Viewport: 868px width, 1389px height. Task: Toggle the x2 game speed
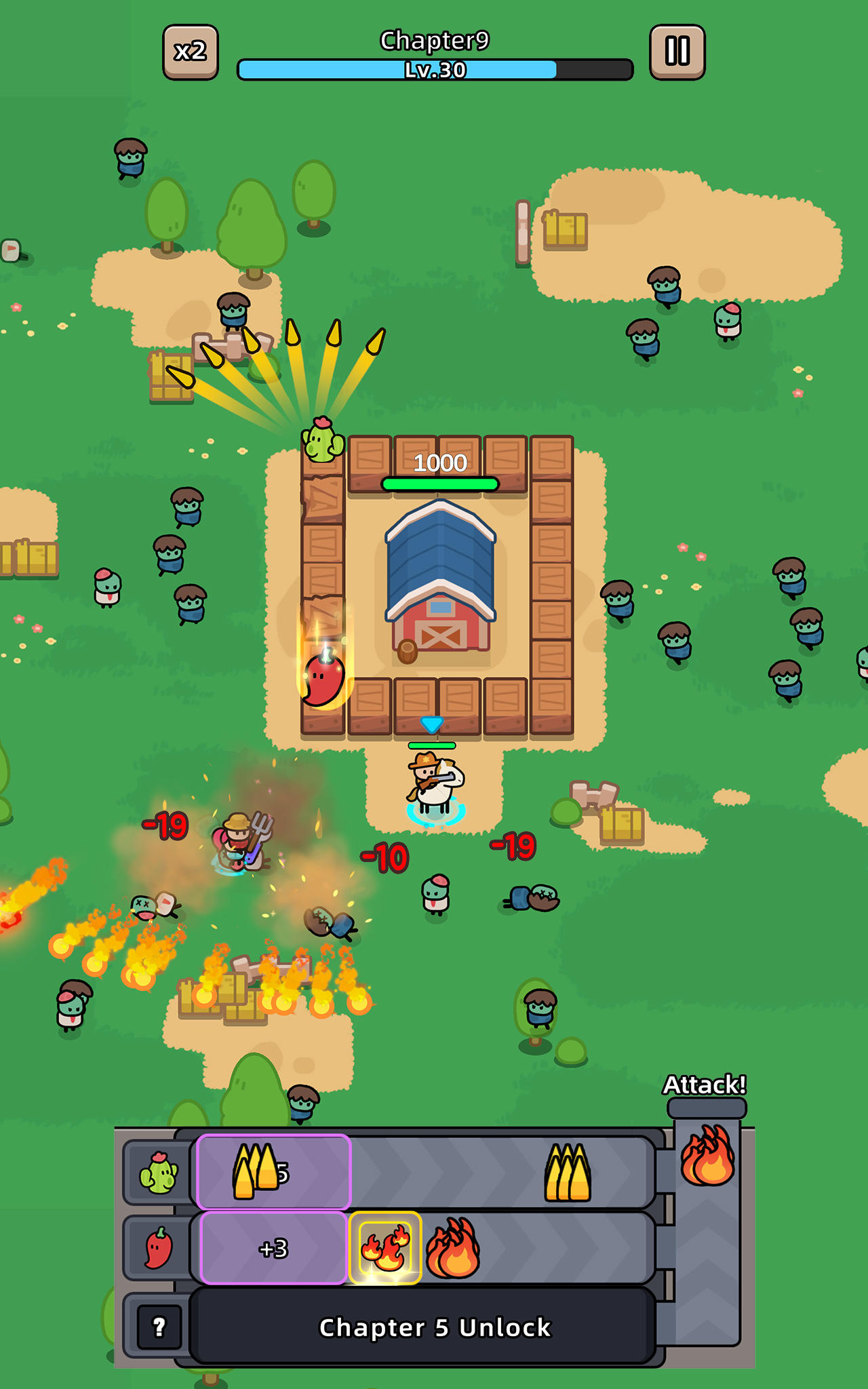pyautogui.click(x=192, y=51)
